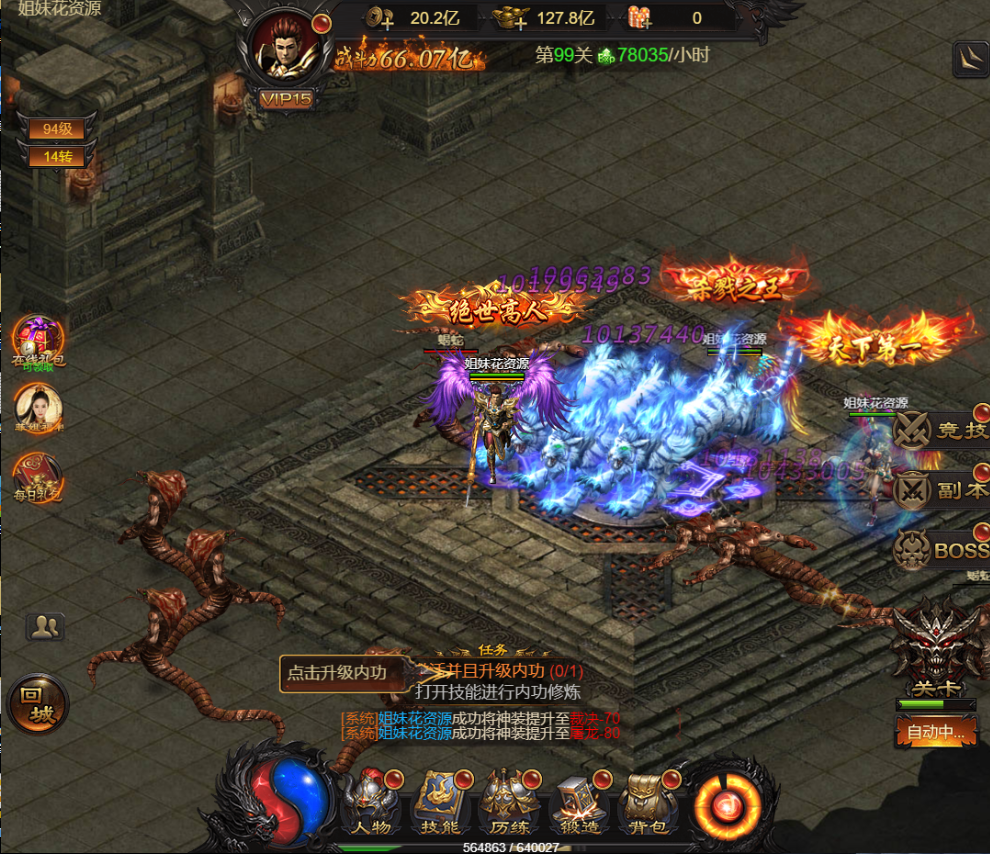This screenshot has width=990, height=854.
Task: Open the BOSS challenge menu
Action: click(940, 549)
